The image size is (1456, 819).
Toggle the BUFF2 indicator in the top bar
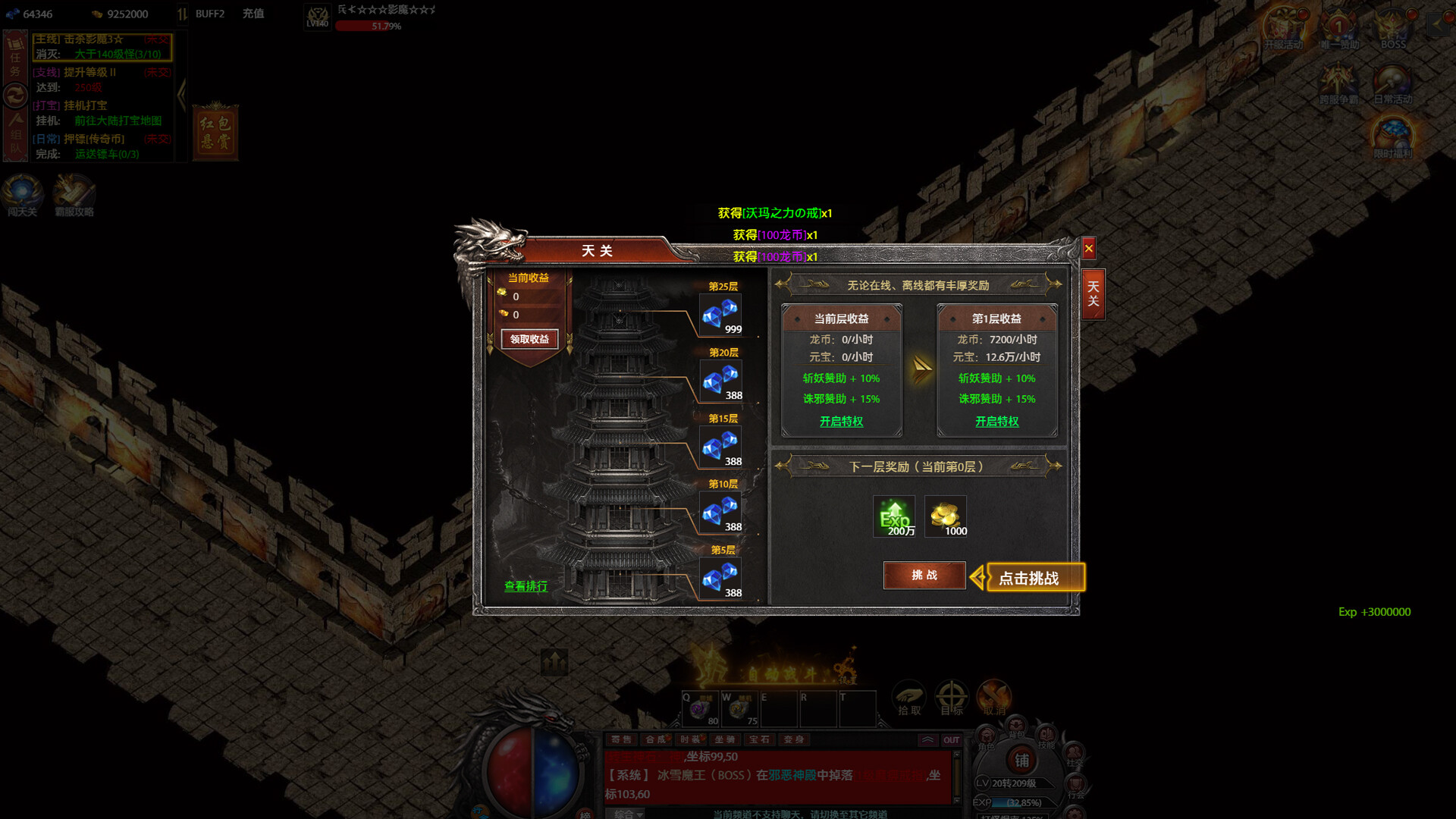tap(211, 14)
